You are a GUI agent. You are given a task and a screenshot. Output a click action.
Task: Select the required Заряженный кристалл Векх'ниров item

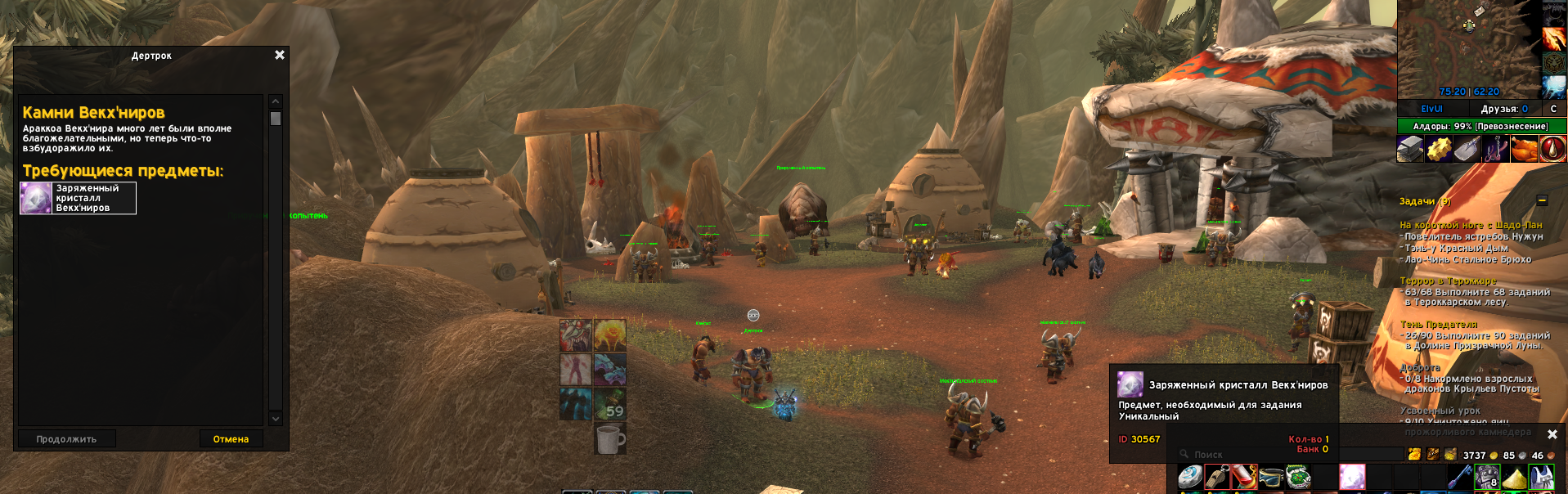click(78, 198)
